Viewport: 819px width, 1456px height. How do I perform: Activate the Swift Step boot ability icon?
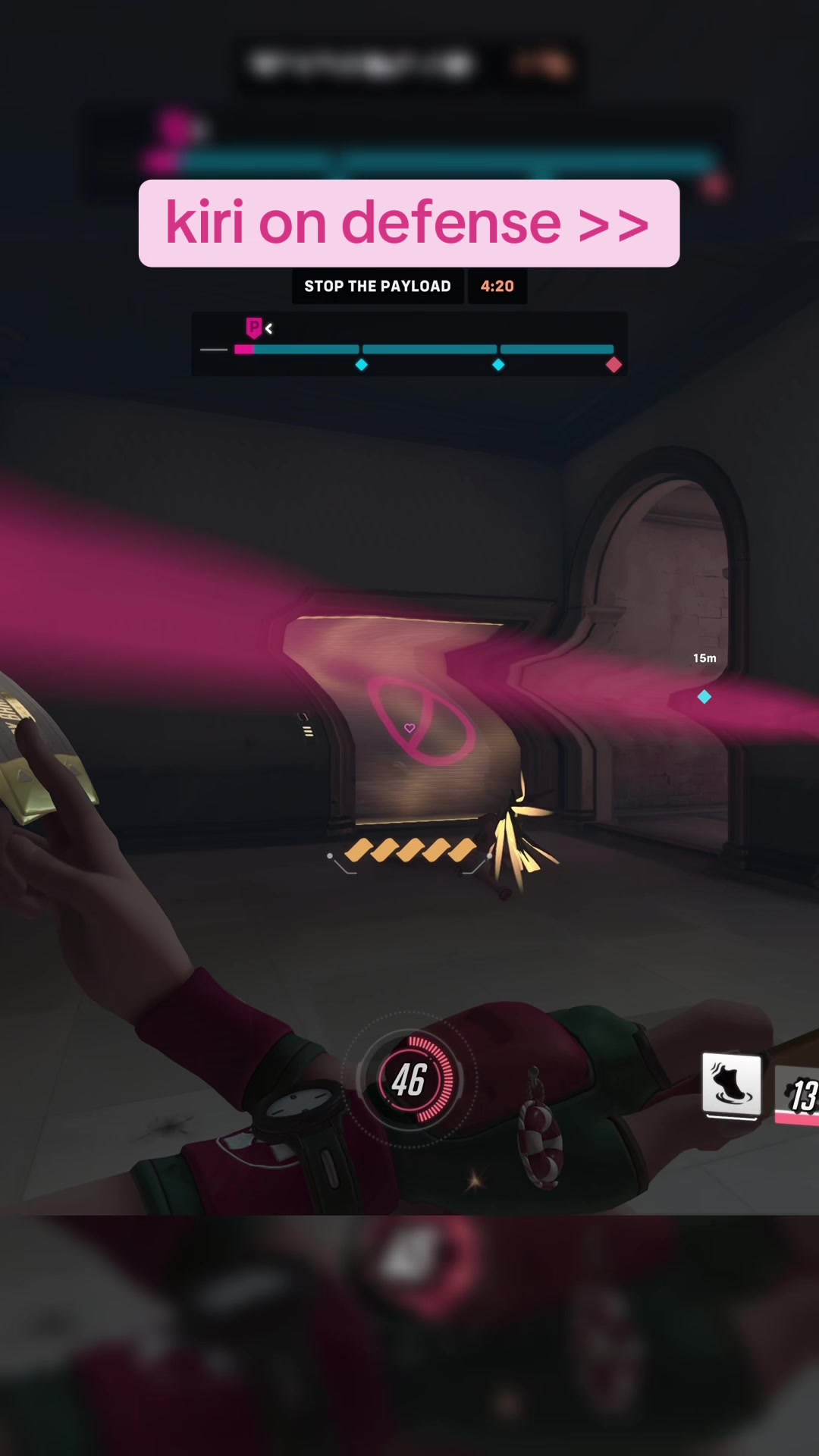point(731,1084)
